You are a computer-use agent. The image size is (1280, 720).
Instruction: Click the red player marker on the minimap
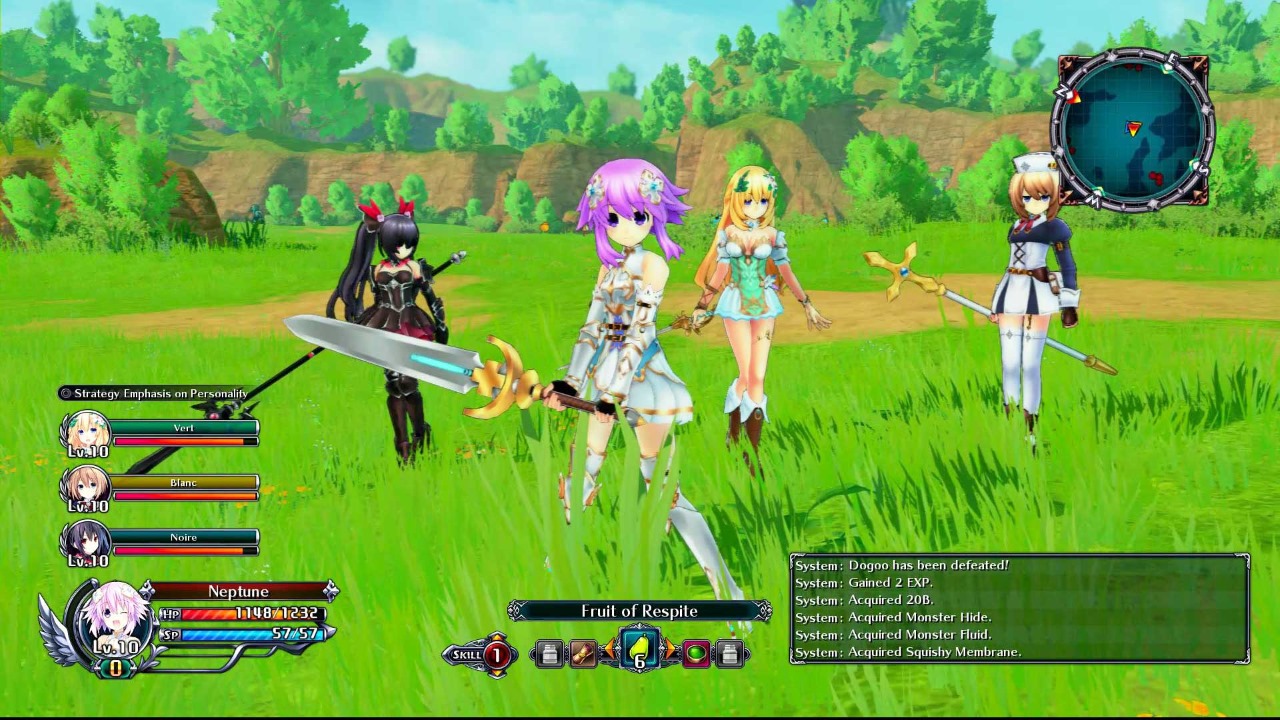pos(1134,129)
